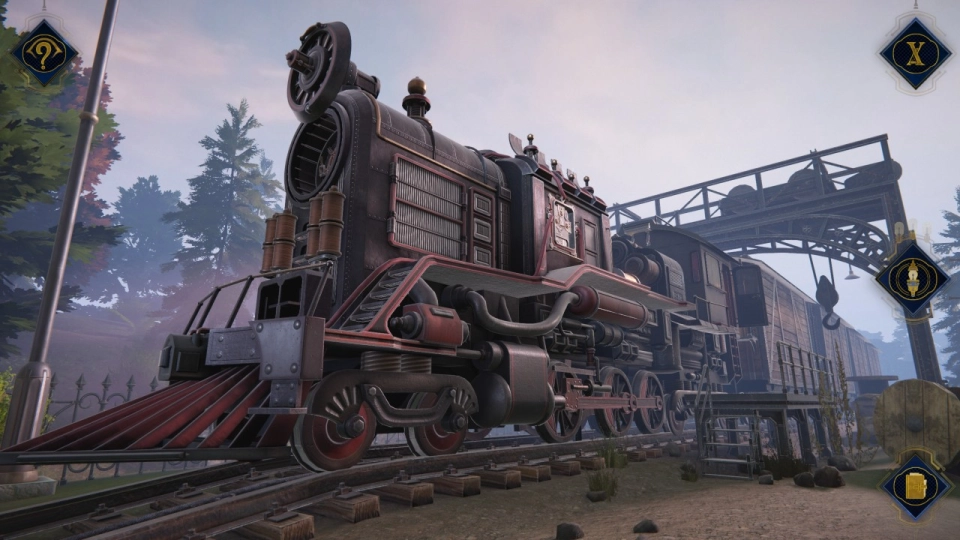Open the golden journal book icon
Screen dimensions: 960x540
(x=914, y=486)
